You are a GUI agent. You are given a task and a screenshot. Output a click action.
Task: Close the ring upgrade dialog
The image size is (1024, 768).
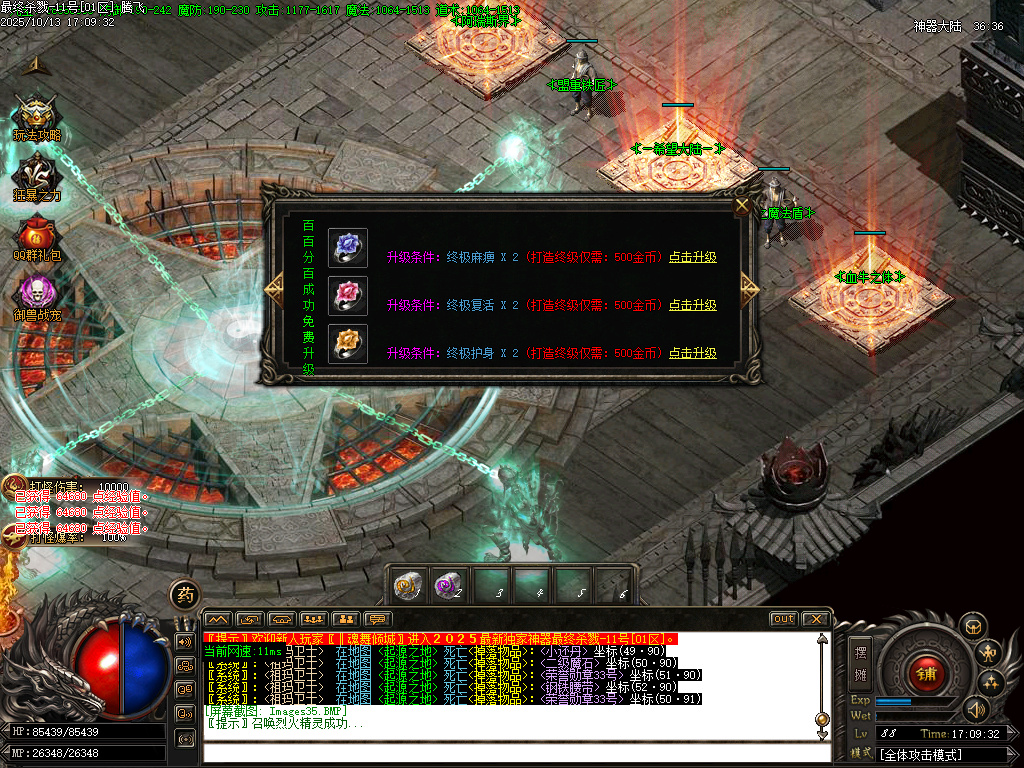coord(742,206)
